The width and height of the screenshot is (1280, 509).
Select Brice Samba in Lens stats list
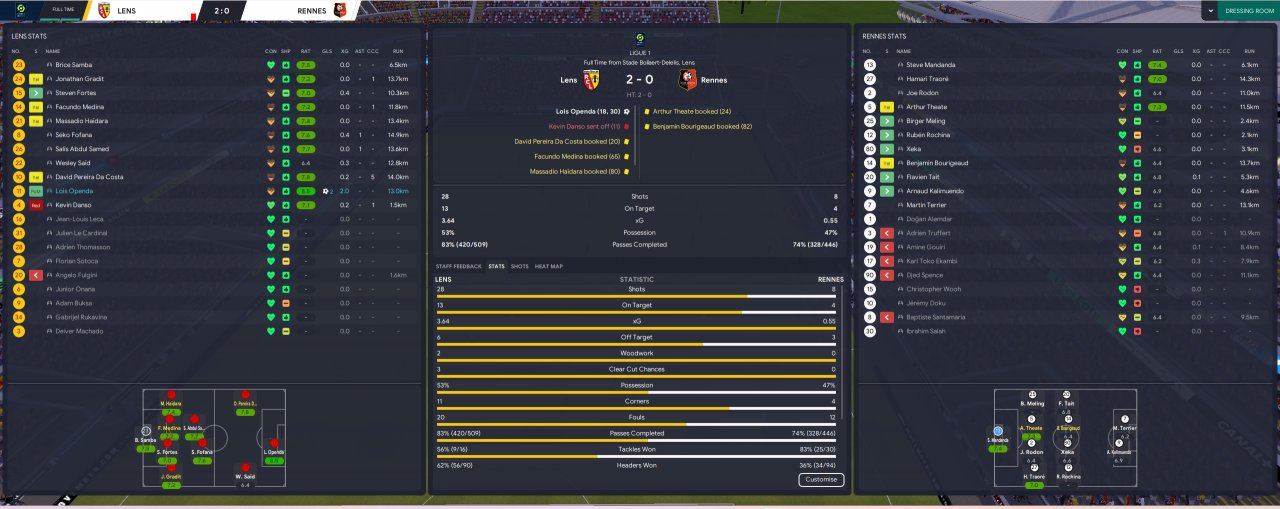(74, 65)
